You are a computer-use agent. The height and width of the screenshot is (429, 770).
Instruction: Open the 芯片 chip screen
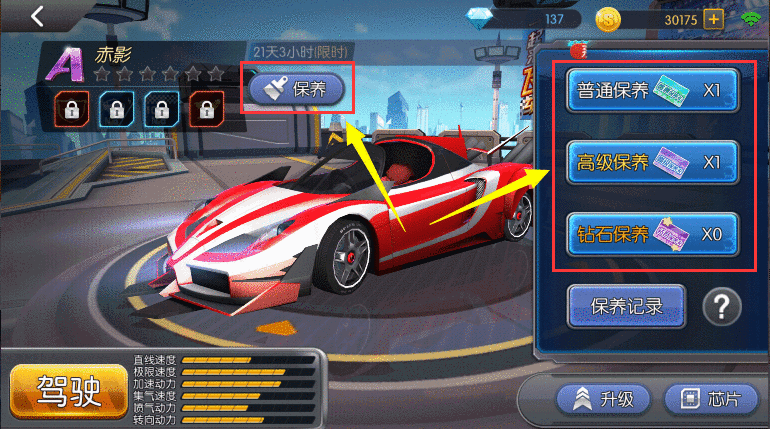click(710, 399)
